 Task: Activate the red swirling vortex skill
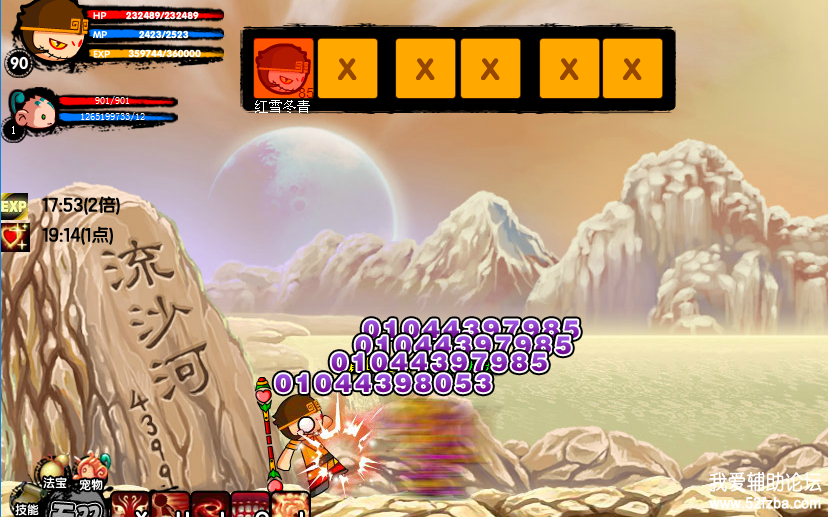(x=210, y=505)
